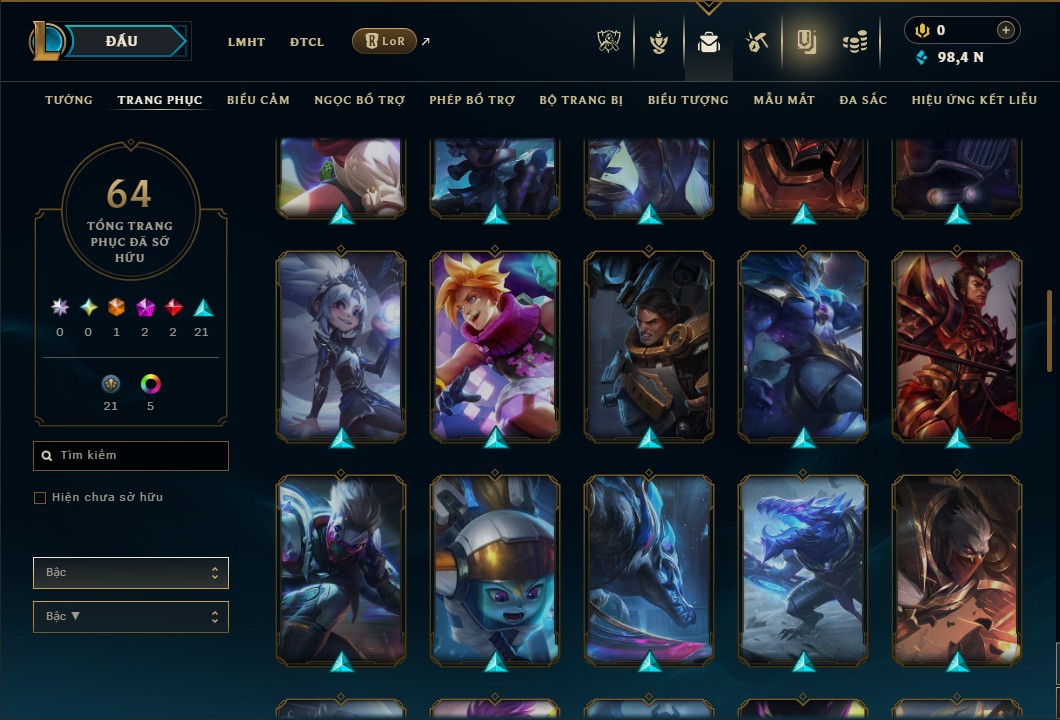Select the blonde Ezreal skin card

495,345
